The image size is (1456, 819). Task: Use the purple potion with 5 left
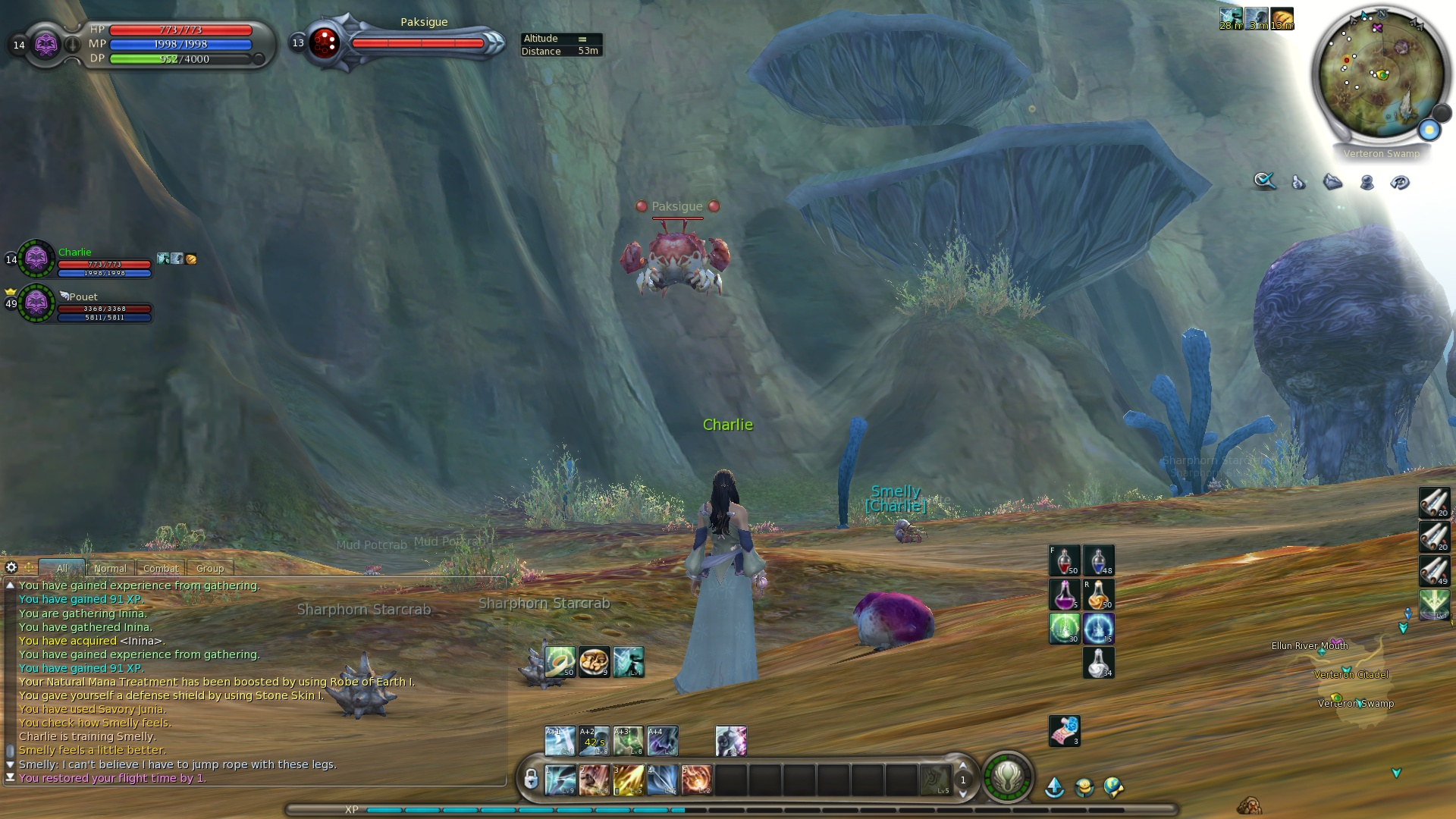(1064, 595)
